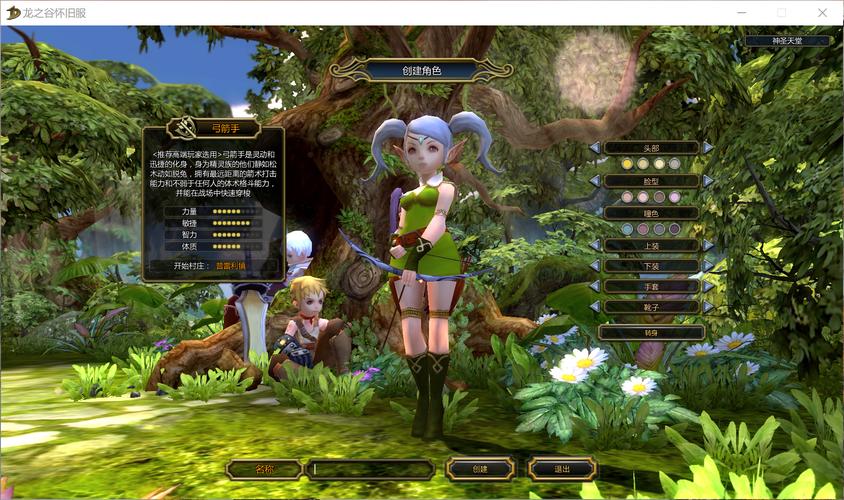Click the 退出 (Exit) button
This screenshot has width=844, height=500.
pos(562,468)
